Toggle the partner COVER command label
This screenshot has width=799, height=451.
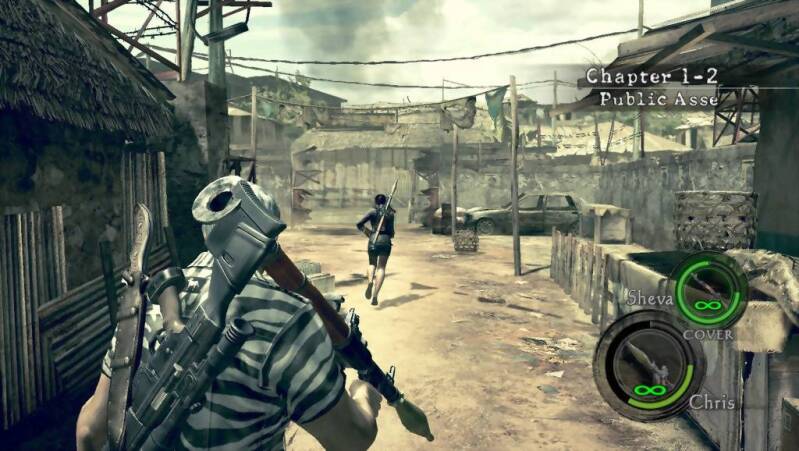708,334
